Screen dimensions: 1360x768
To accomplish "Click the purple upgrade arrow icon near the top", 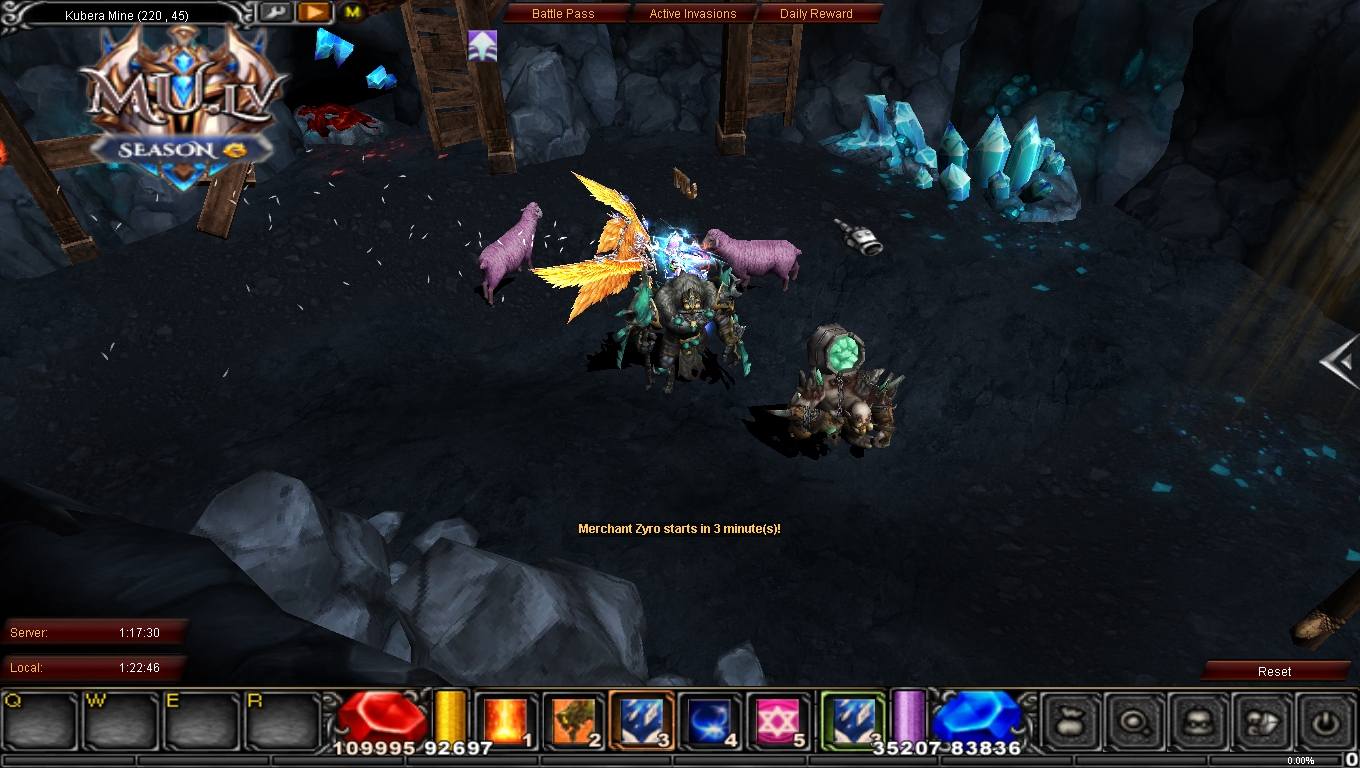I will tap(484, 46).
